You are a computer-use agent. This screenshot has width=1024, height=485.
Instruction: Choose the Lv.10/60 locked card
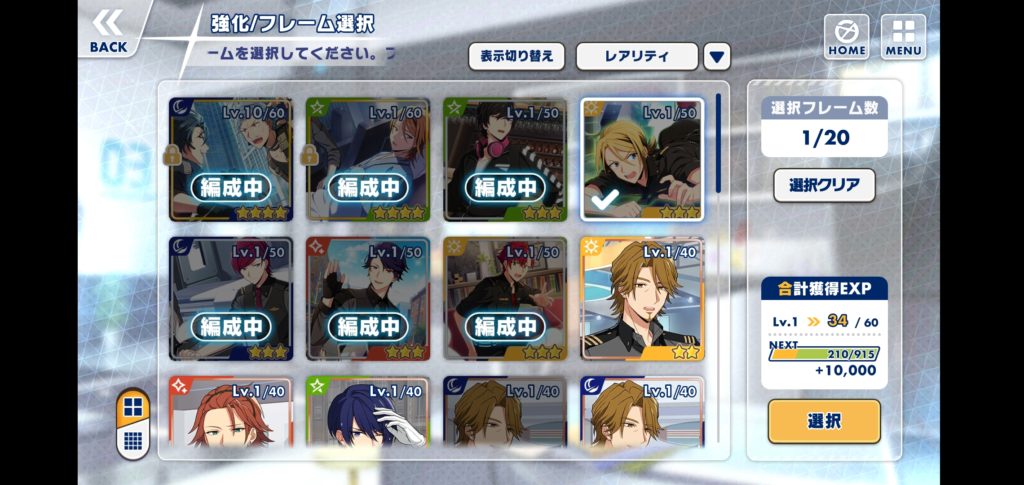(230, 159)
